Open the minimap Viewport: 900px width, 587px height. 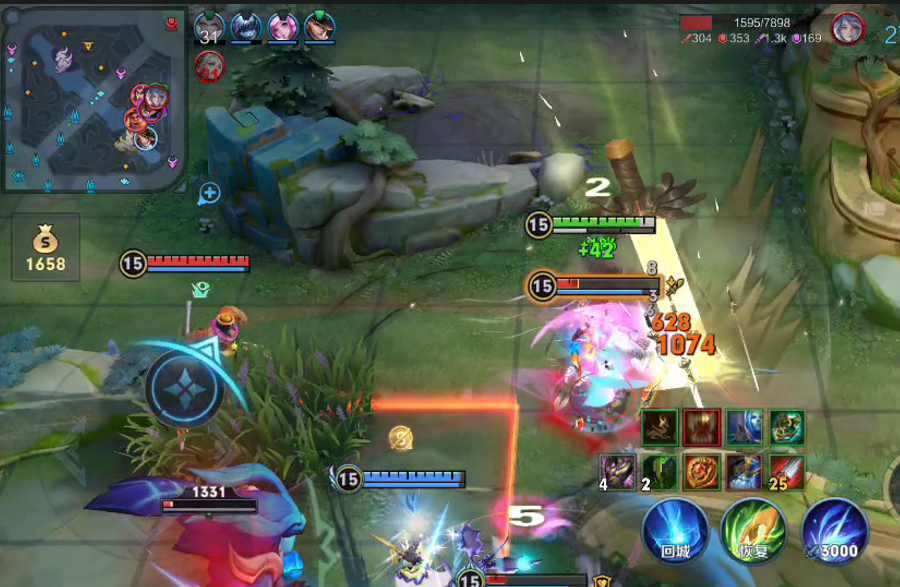pyautogui.click(x=95, y=100)
